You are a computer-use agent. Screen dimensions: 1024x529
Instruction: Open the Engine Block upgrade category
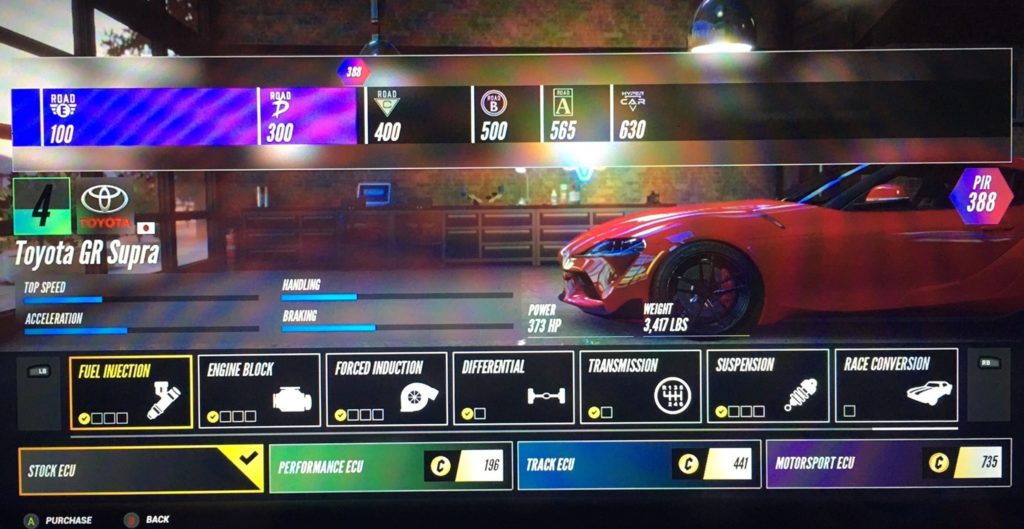[259, 390]
